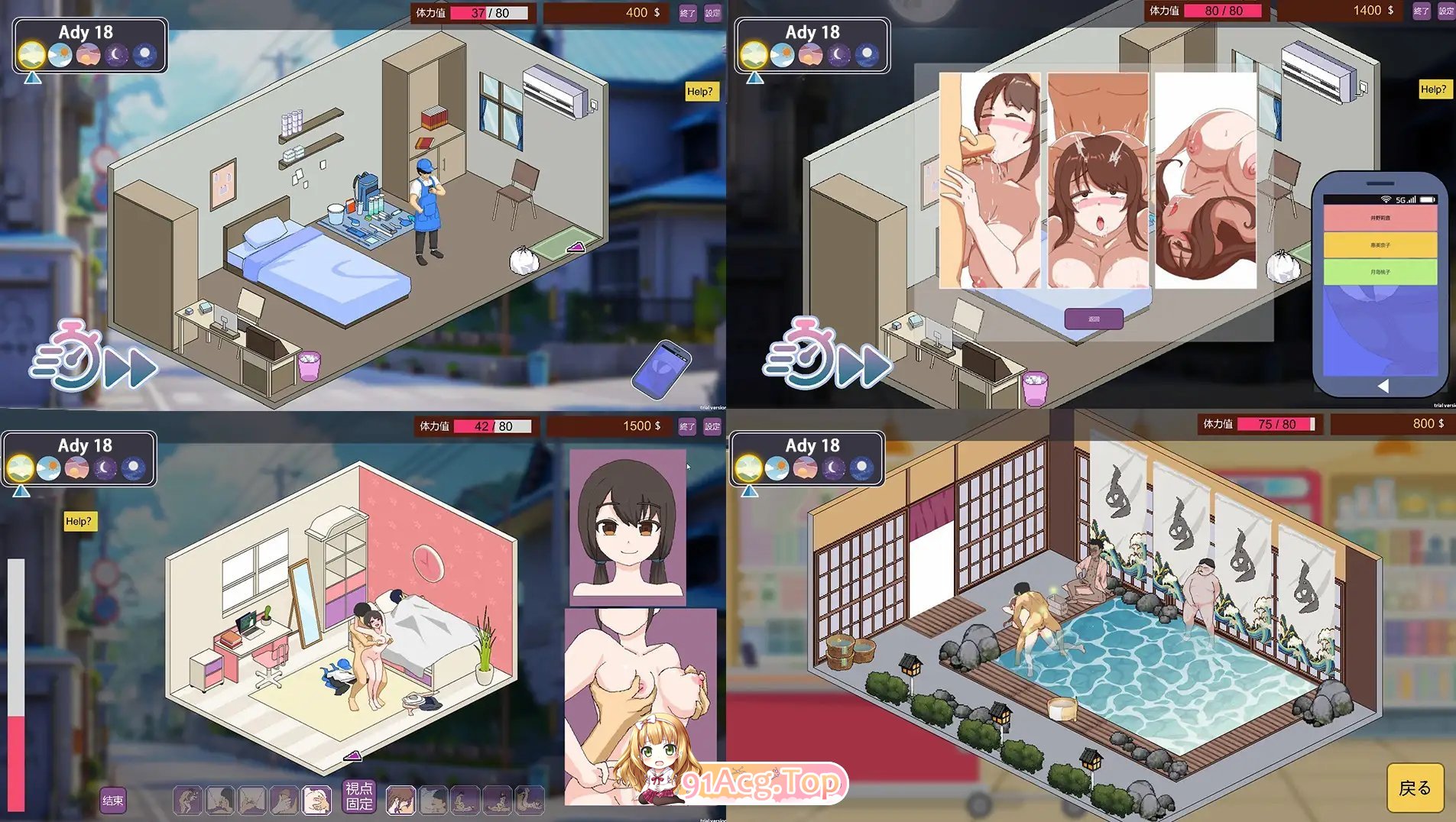Toggle the sunset time-of-day setting
Image resolution: width=1456 pixels, height=822 pixels.
pyautogui.click(x=89, y=56)
